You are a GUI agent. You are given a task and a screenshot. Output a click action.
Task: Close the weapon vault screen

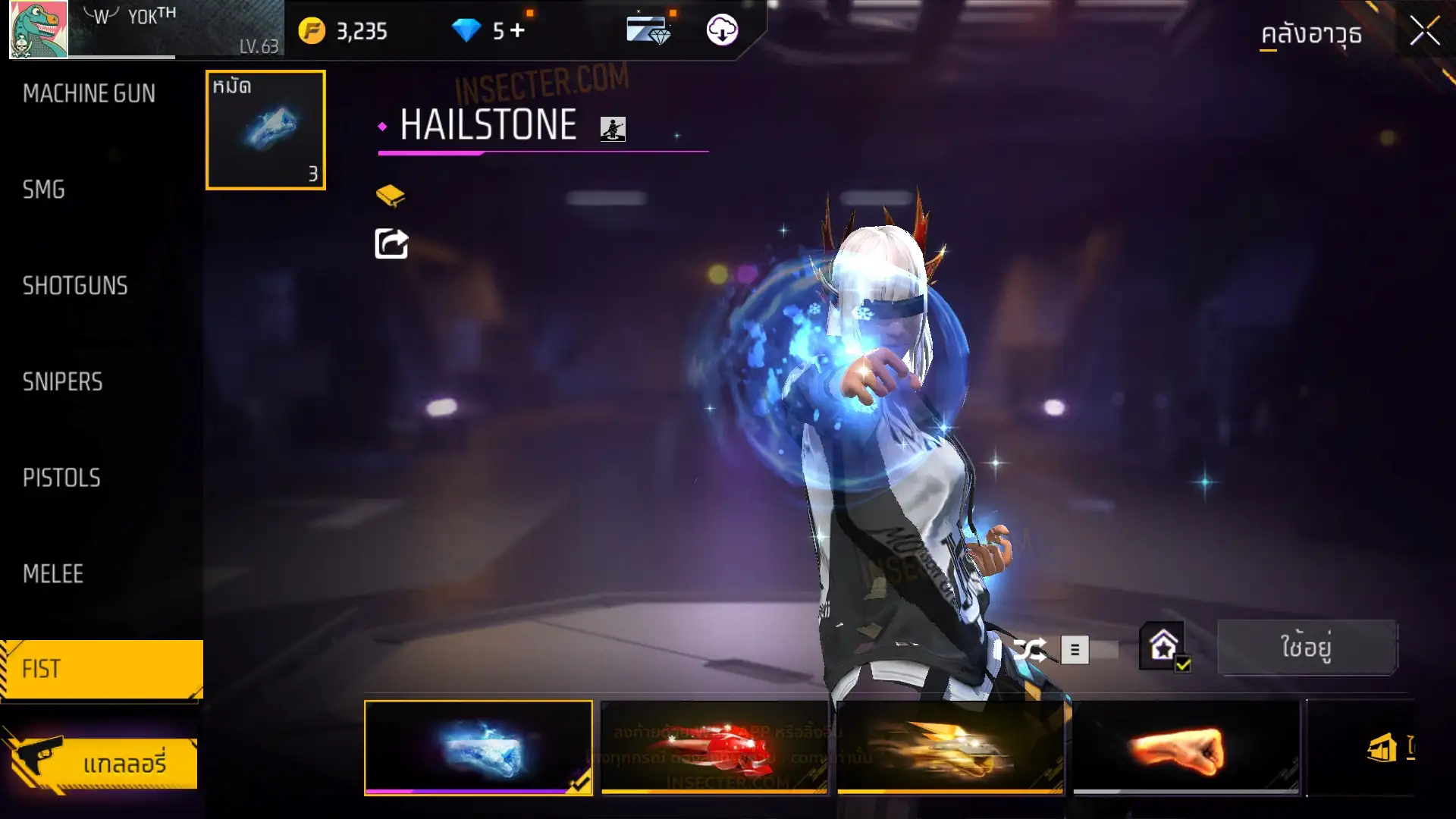coord(1424,32)
